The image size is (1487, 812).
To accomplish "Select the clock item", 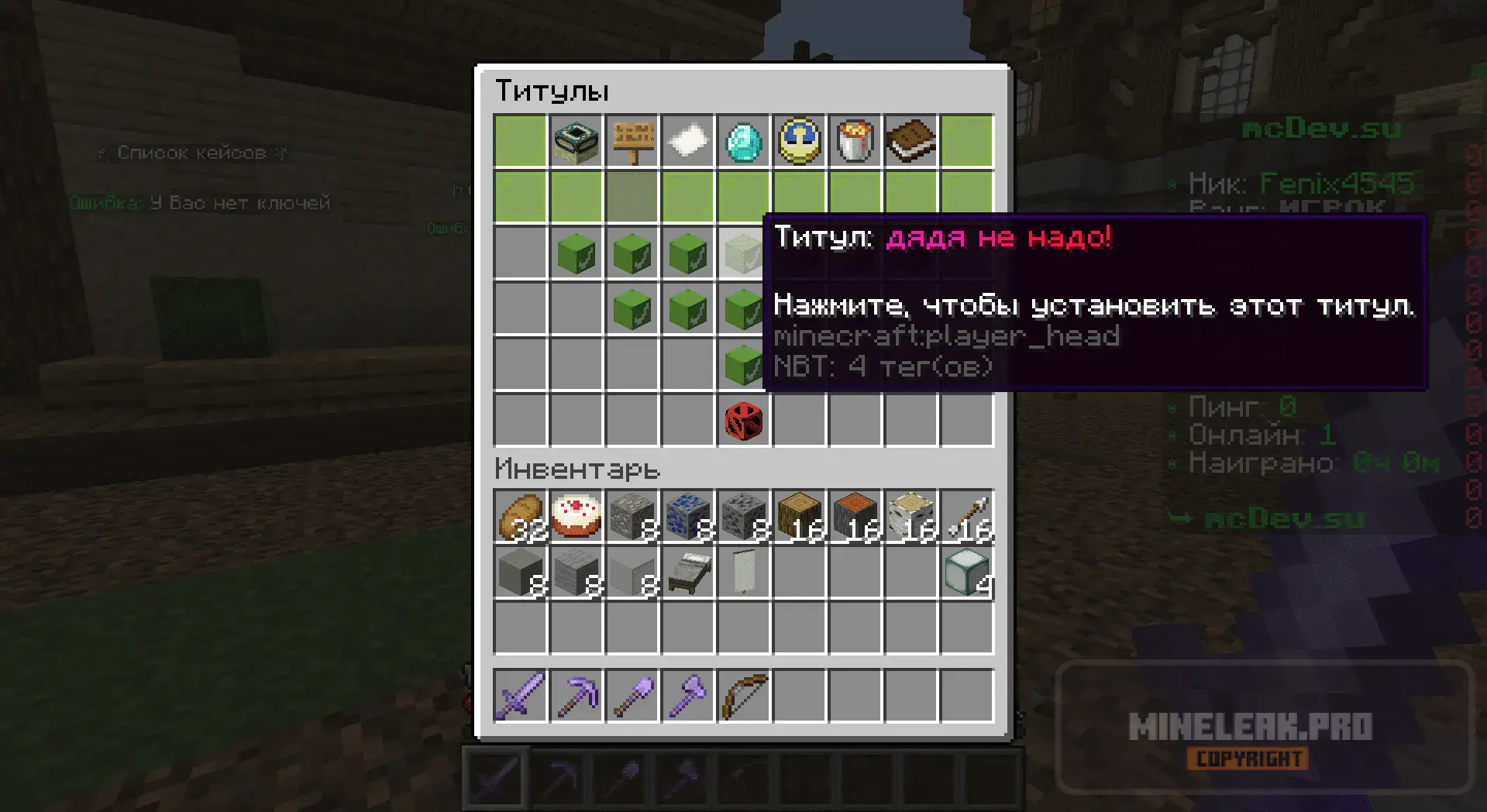I will (x=800, y=141).
